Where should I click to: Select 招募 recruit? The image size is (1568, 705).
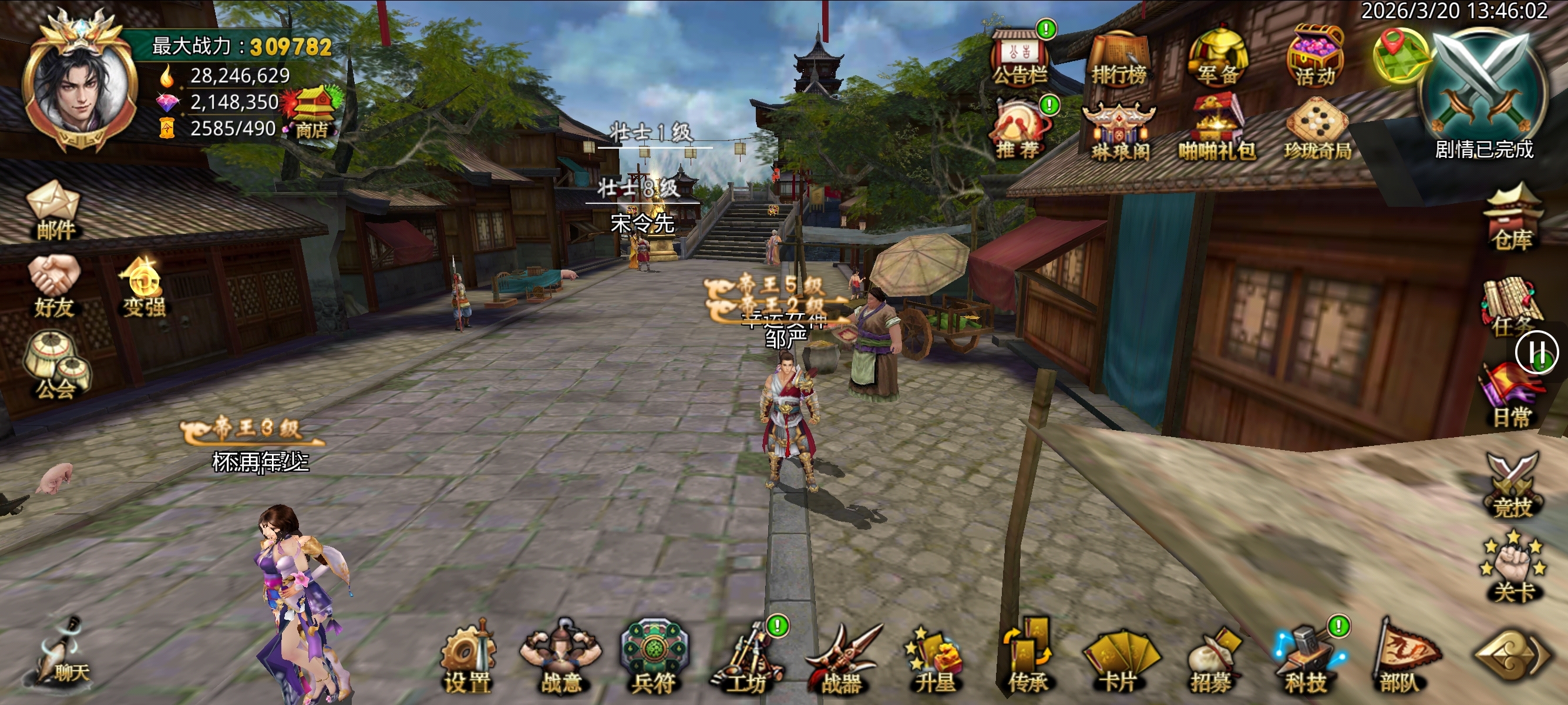(1212, 660)
